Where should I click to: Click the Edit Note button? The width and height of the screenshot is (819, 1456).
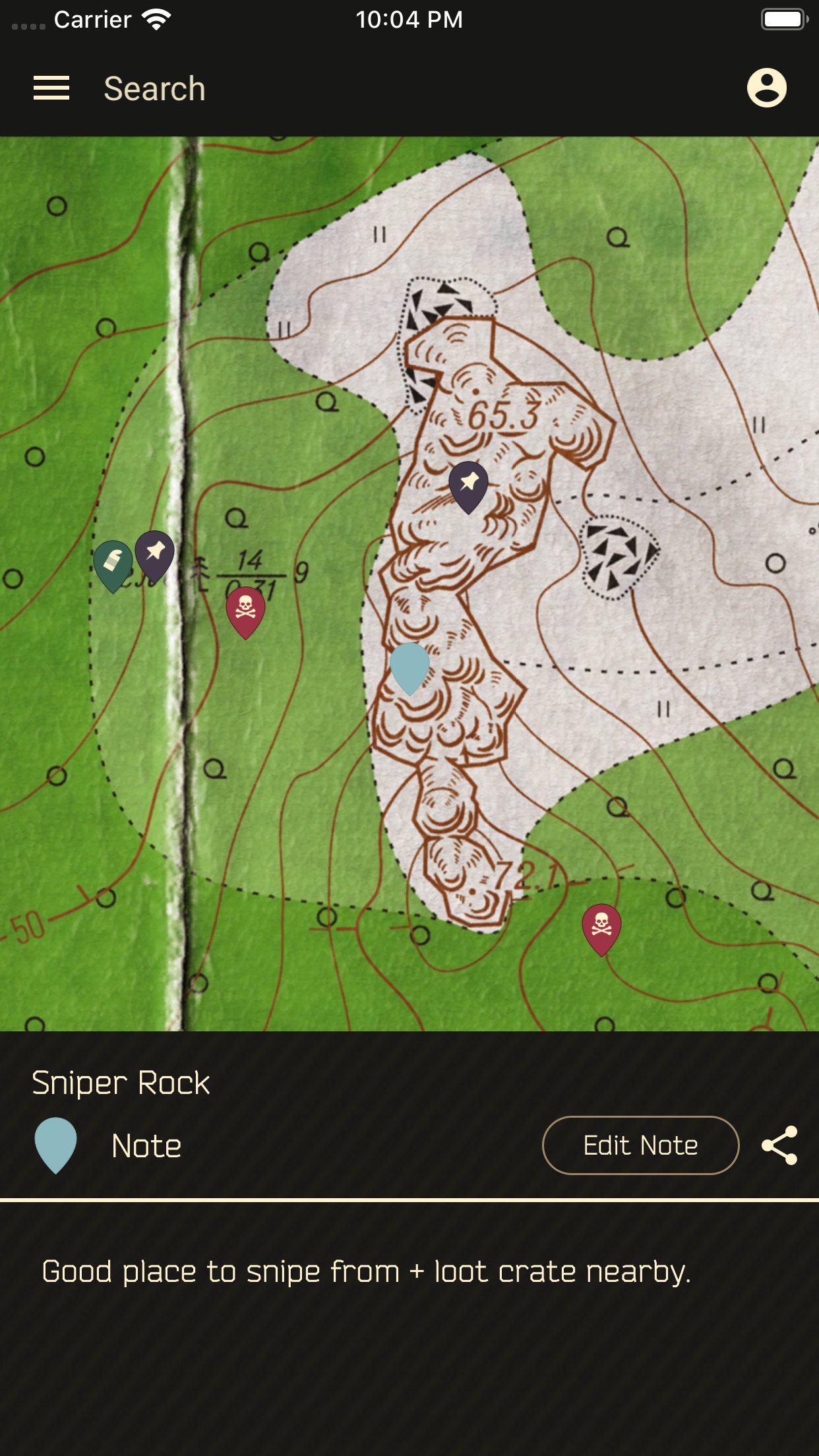[x=640, y=1145]
